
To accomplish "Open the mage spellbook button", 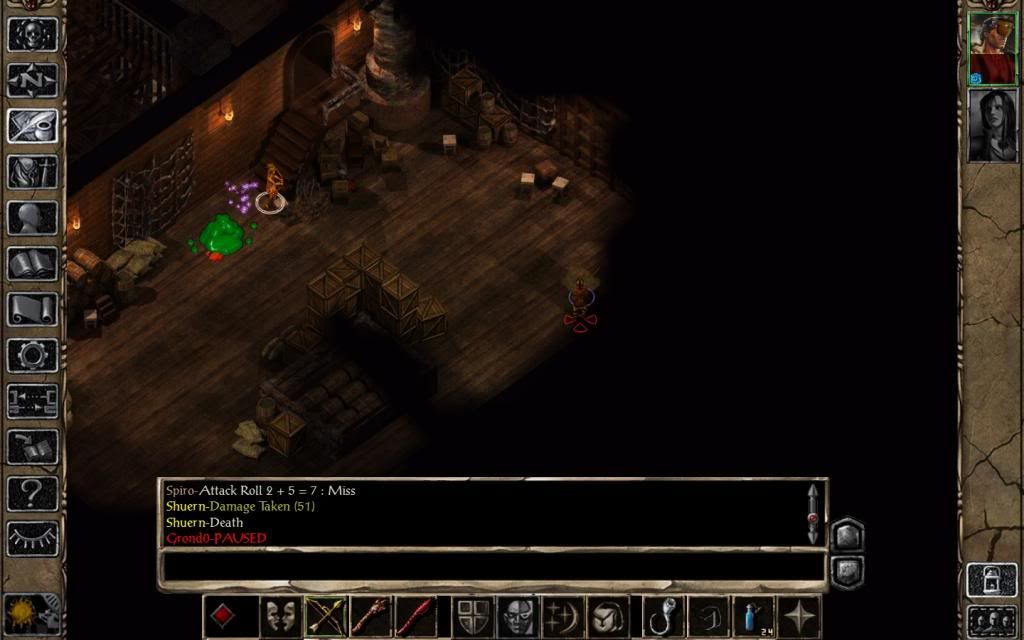I will (x=32, y=264).
